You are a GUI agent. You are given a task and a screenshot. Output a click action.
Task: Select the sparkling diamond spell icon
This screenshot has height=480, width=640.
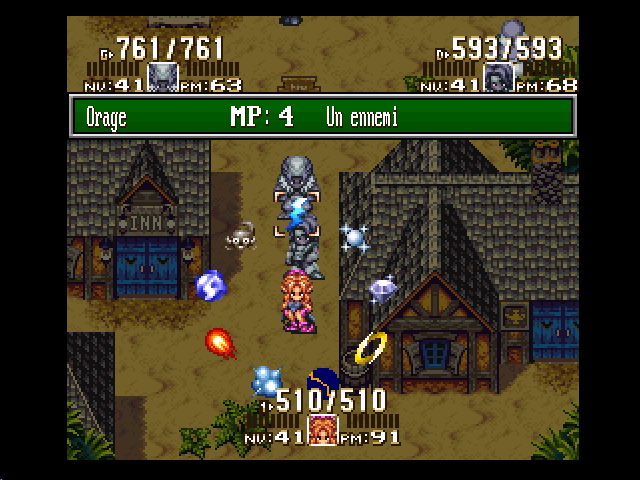tap(383, 288)
